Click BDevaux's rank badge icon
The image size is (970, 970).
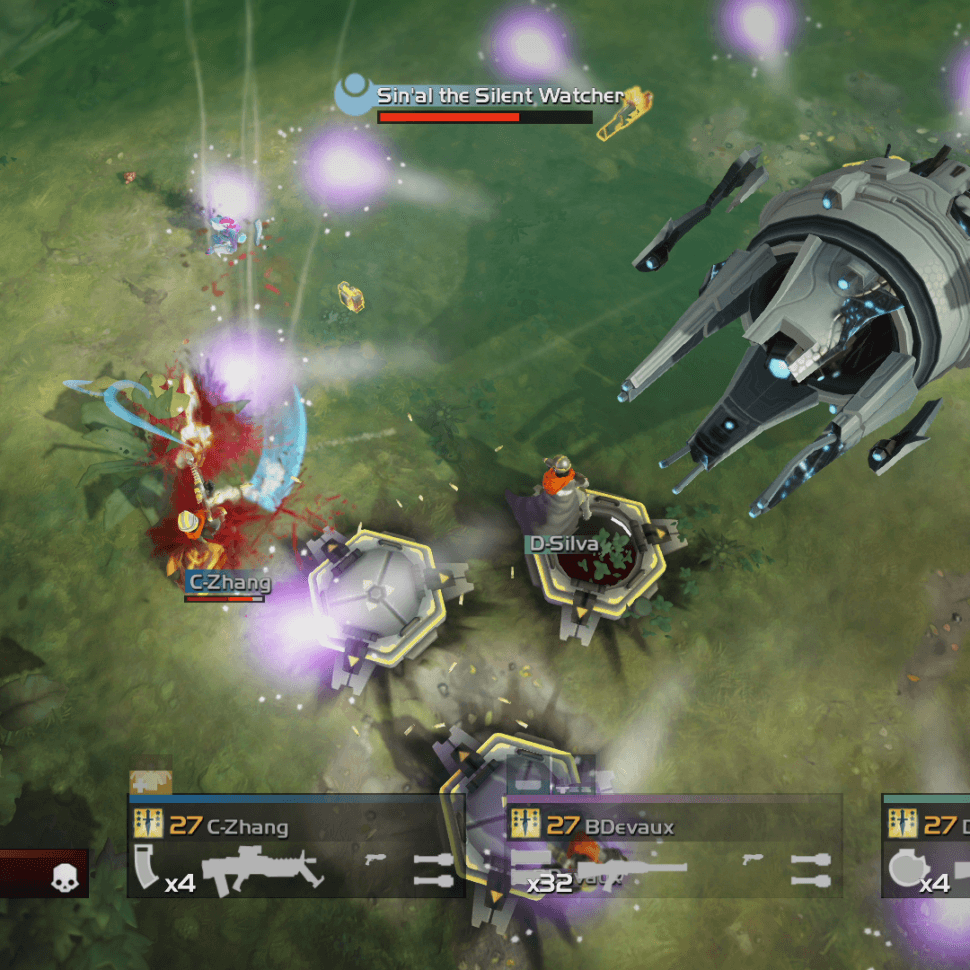pyautogui.click(x=526, y=825)
